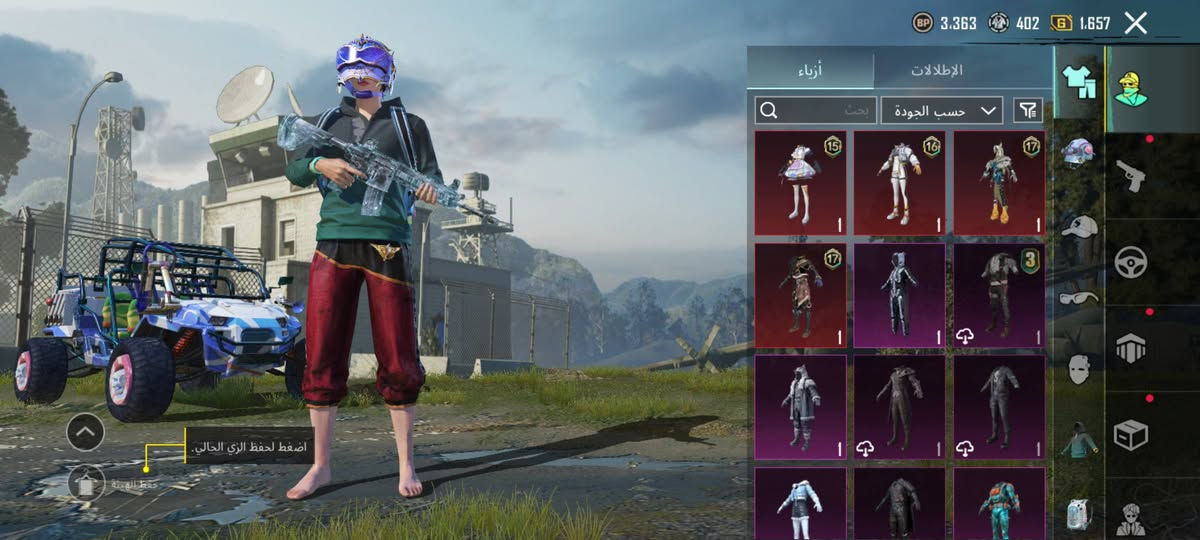Open the crate box section
Viewport: 1200px width, 540px height.
[1130, 435]
